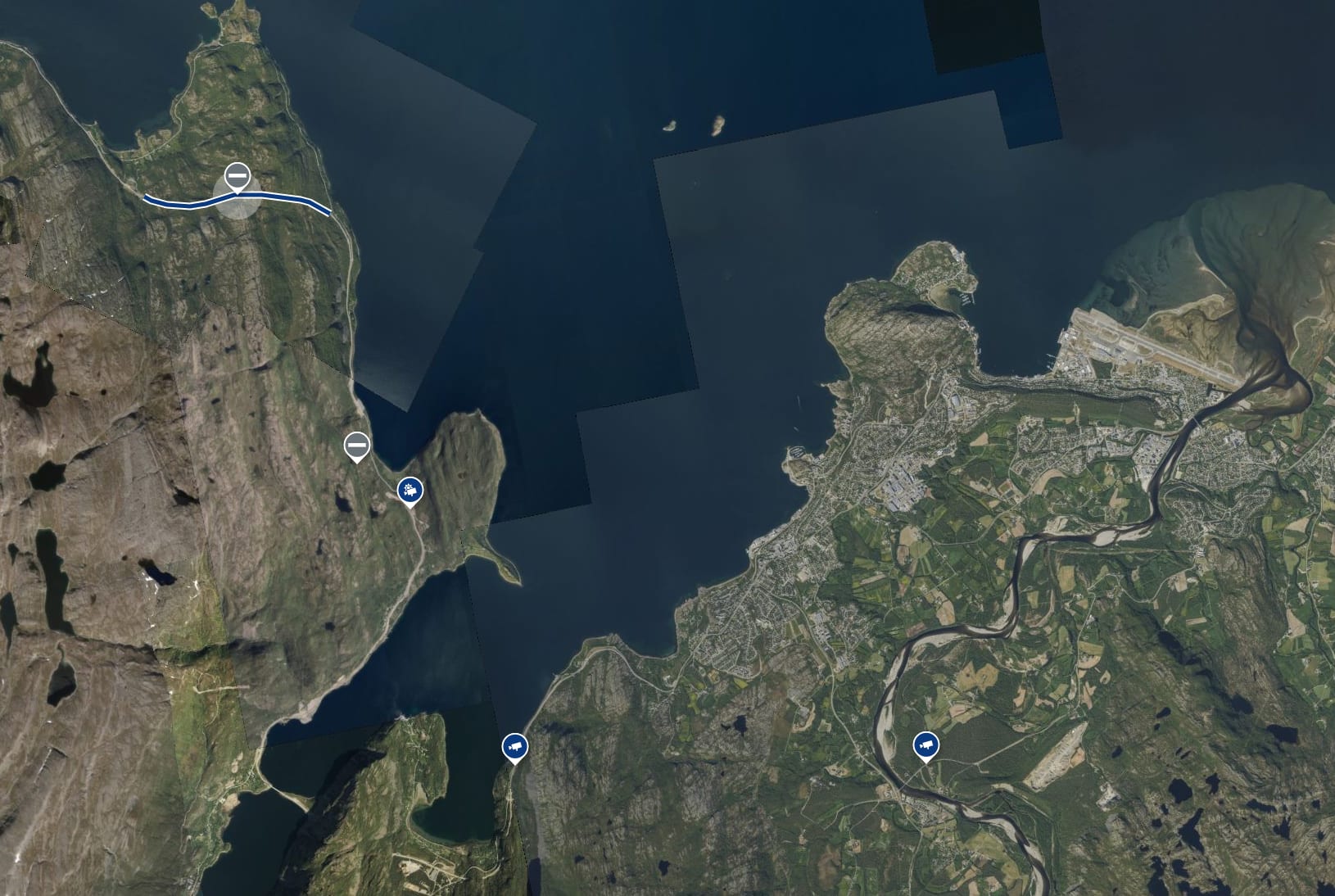
Task: View the traffic camera marker beside the river
Action: 925,744
